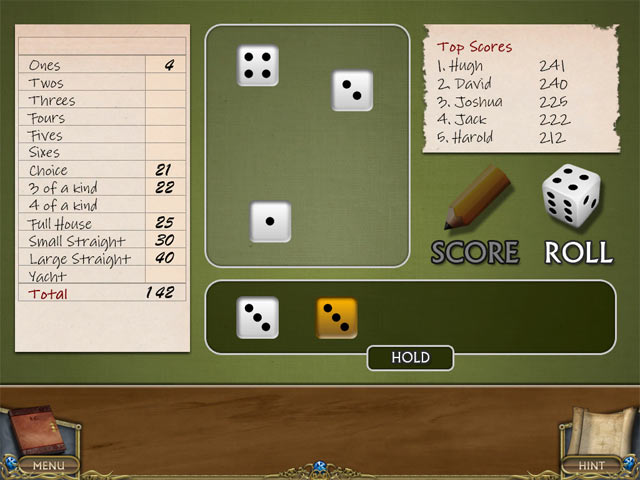The image size is (640, 480).
Task: Pick the Fives scorecard row
Action: [x=100, y=135]
